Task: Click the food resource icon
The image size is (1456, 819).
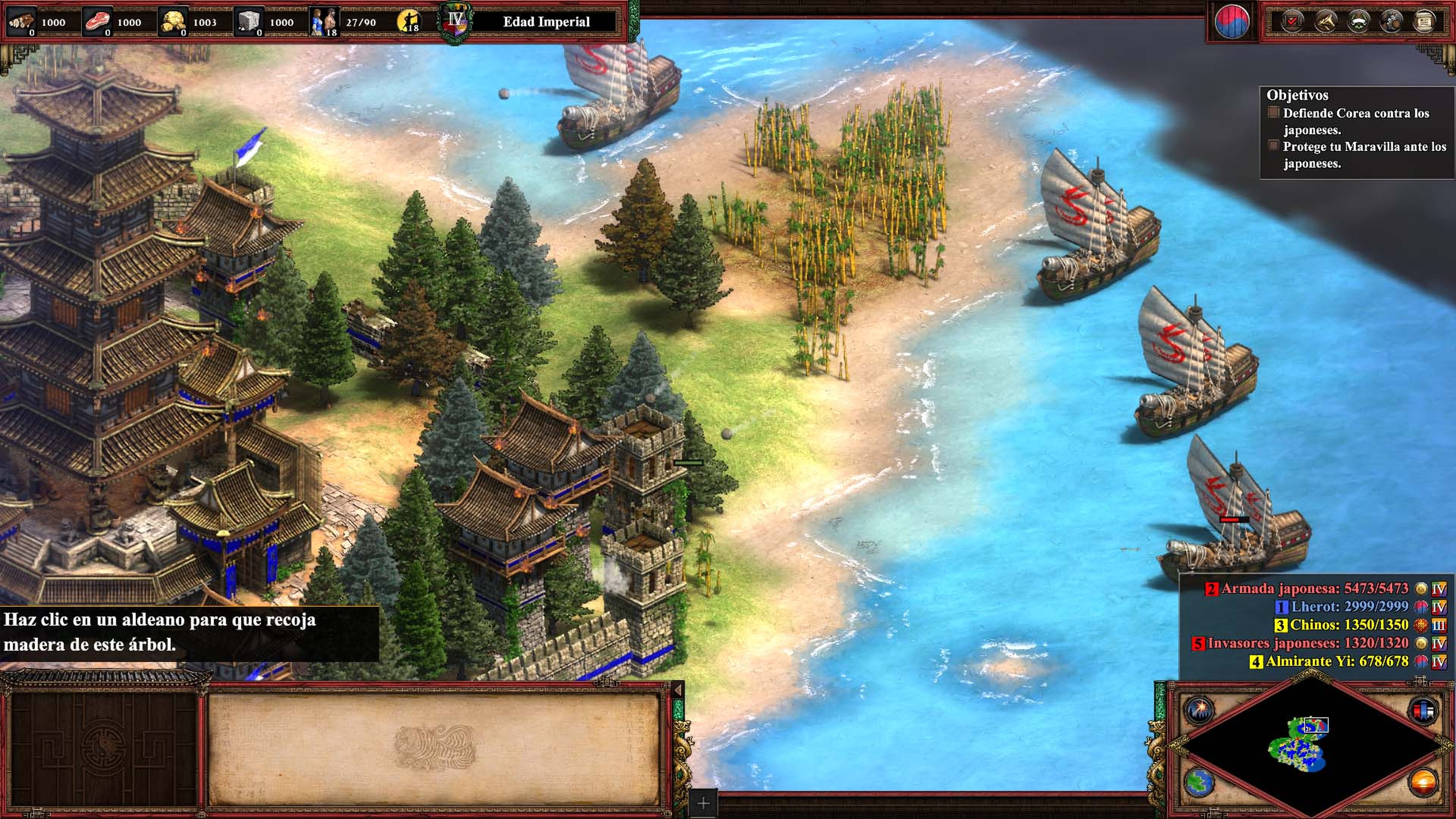Action: (x=97, y=22)
